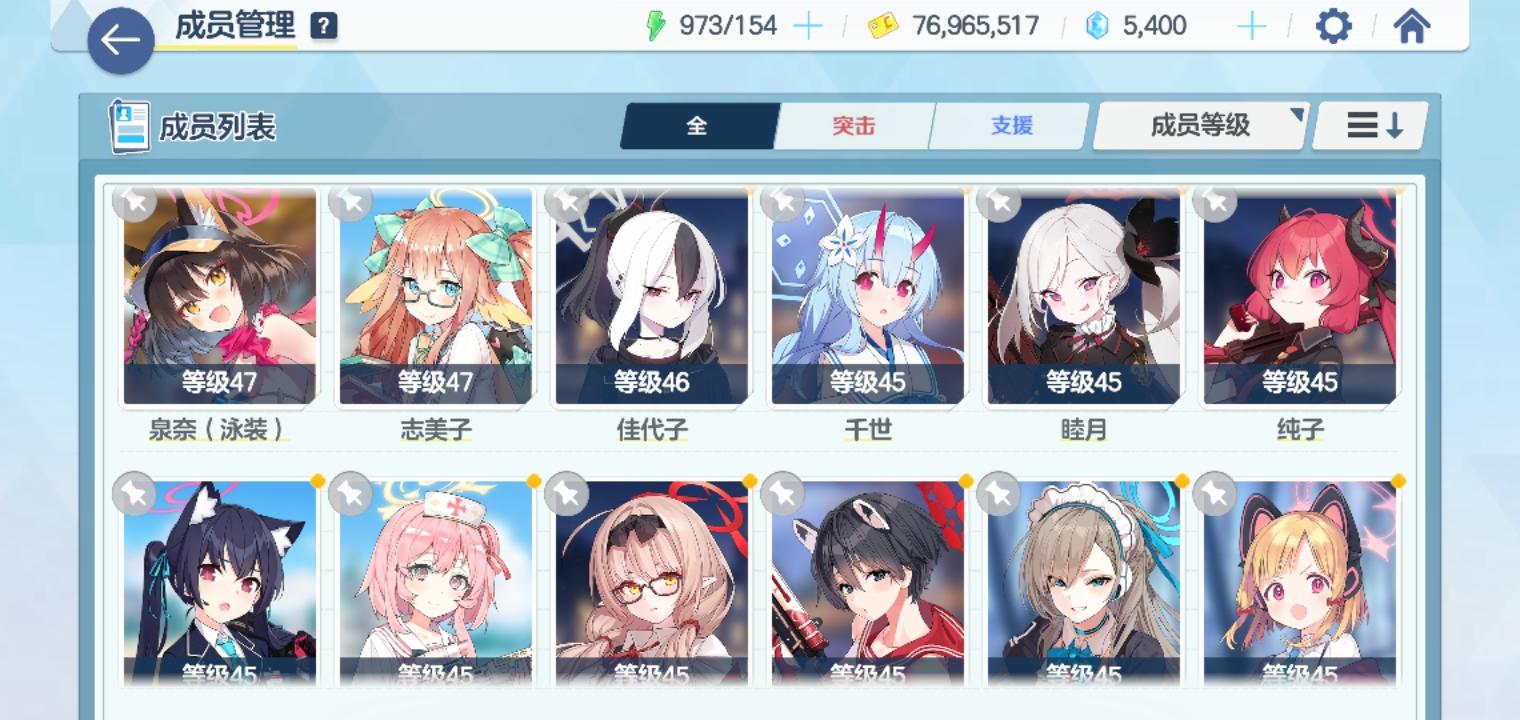
Task: Toggle favorite pin on 佳代子 card
Action: click(x=567, y=201)
